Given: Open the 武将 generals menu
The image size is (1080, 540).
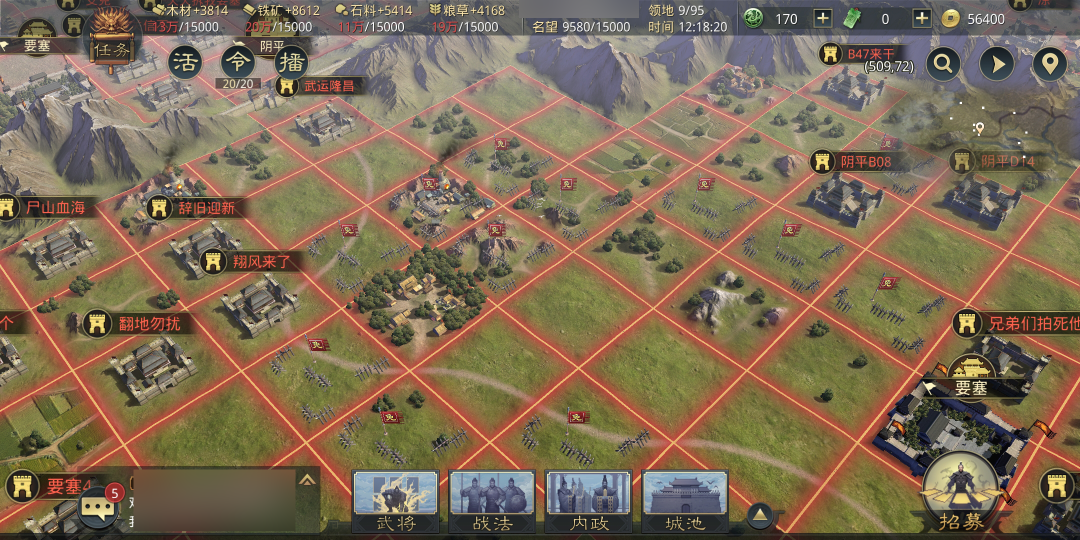Looking at the screenshot, I should [x=395, y=500].
